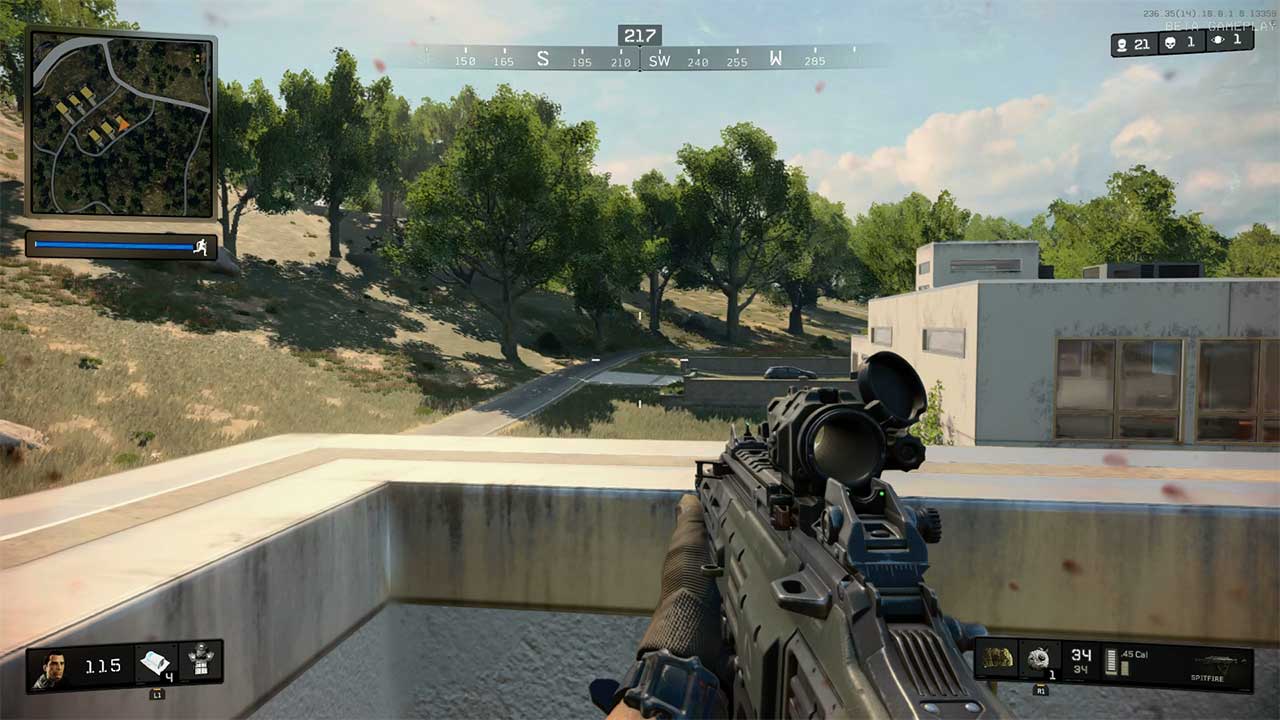This screenshot has height=720, width=1280.
Task: Click the body armor icon
Action: 201,661
